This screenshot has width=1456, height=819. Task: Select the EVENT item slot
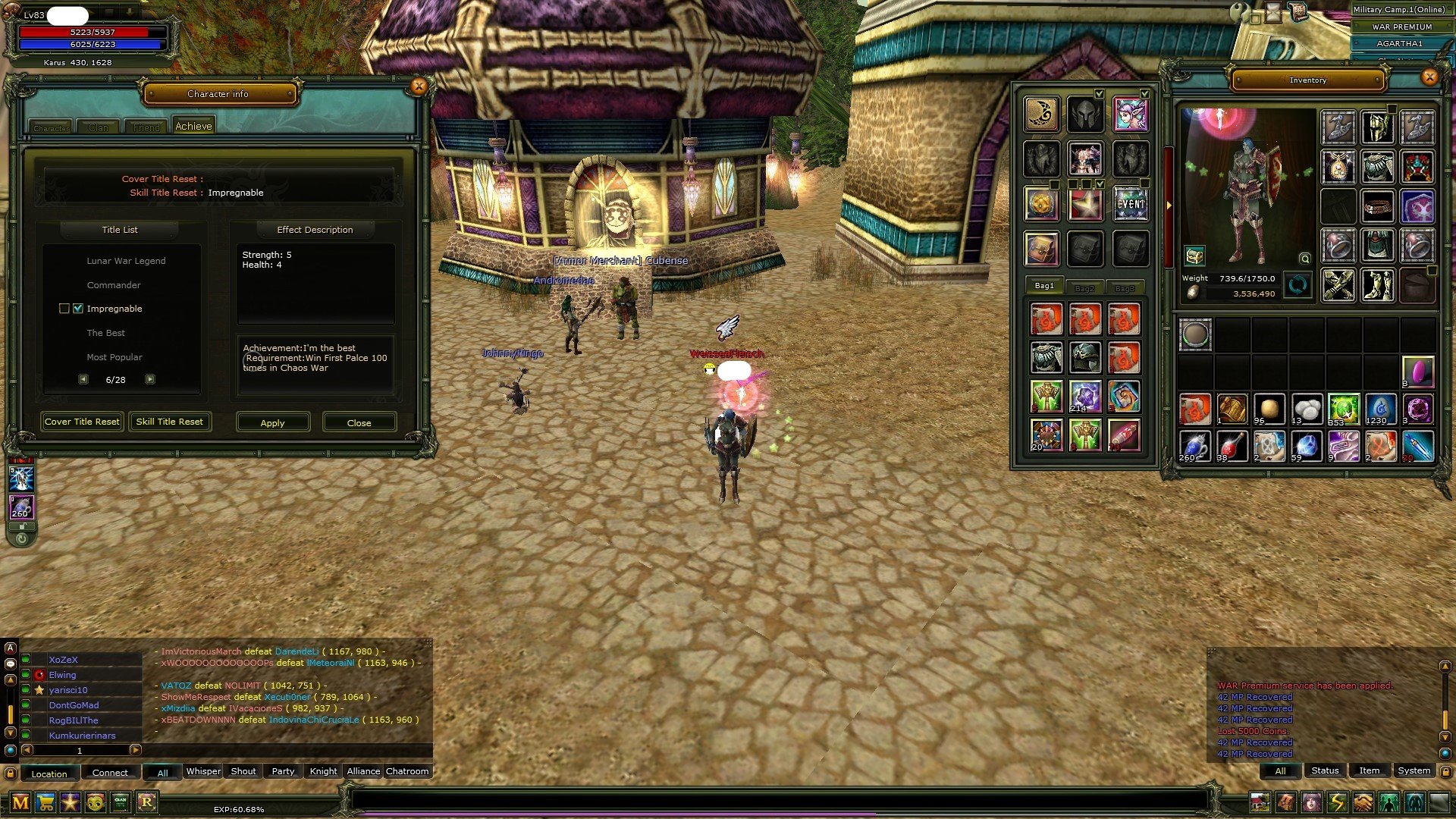[x=1130, y=204]
